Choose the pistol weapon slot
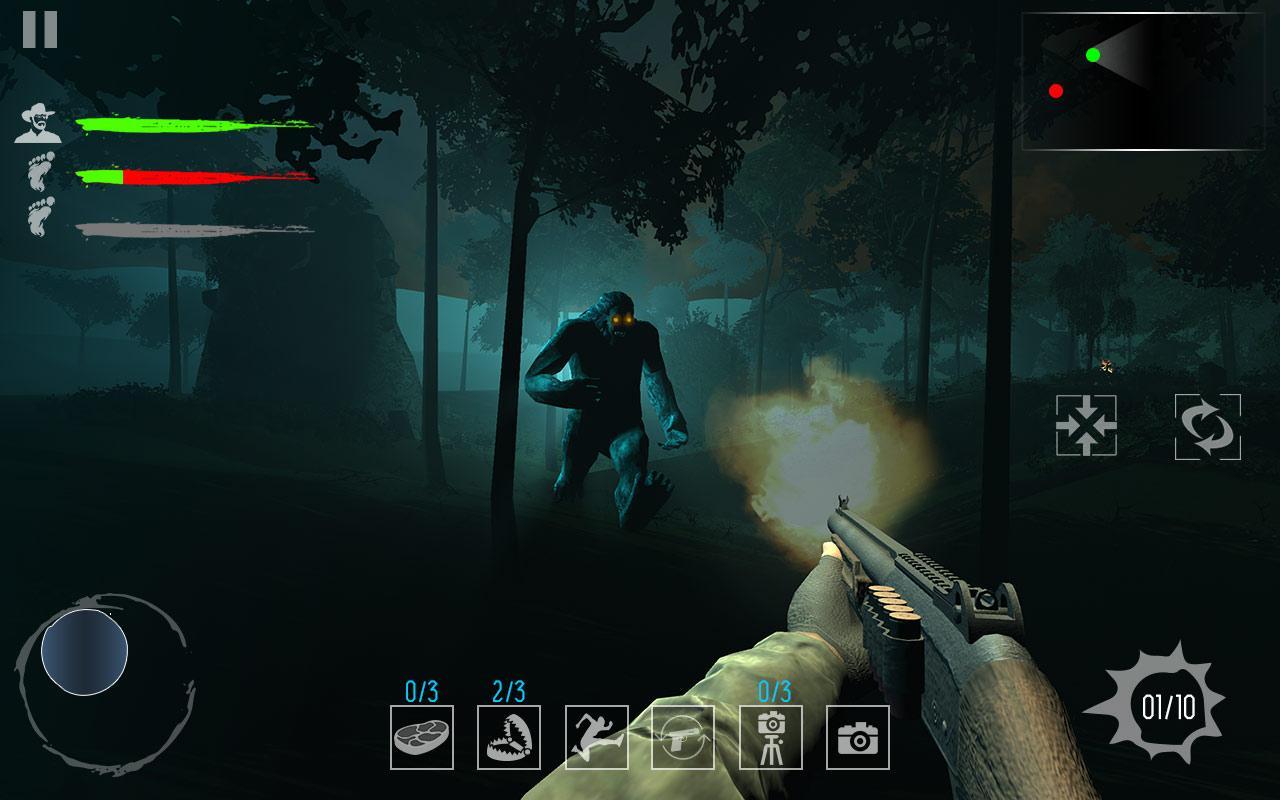 (683, 737)
